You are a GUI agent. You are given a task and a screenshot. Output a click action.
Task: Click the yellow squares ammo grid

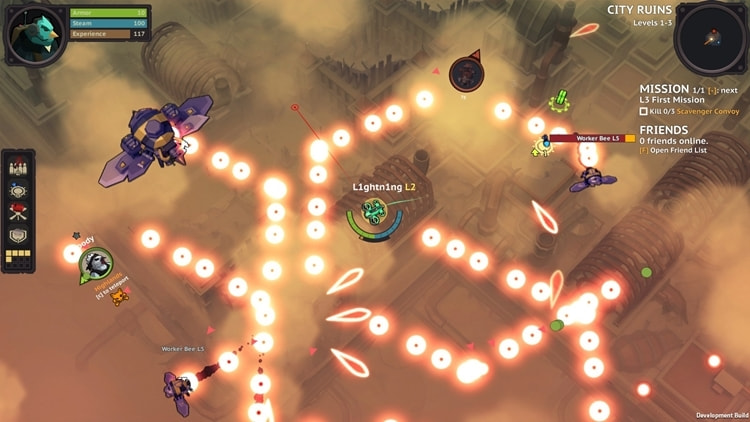click(x=18, y=257)
